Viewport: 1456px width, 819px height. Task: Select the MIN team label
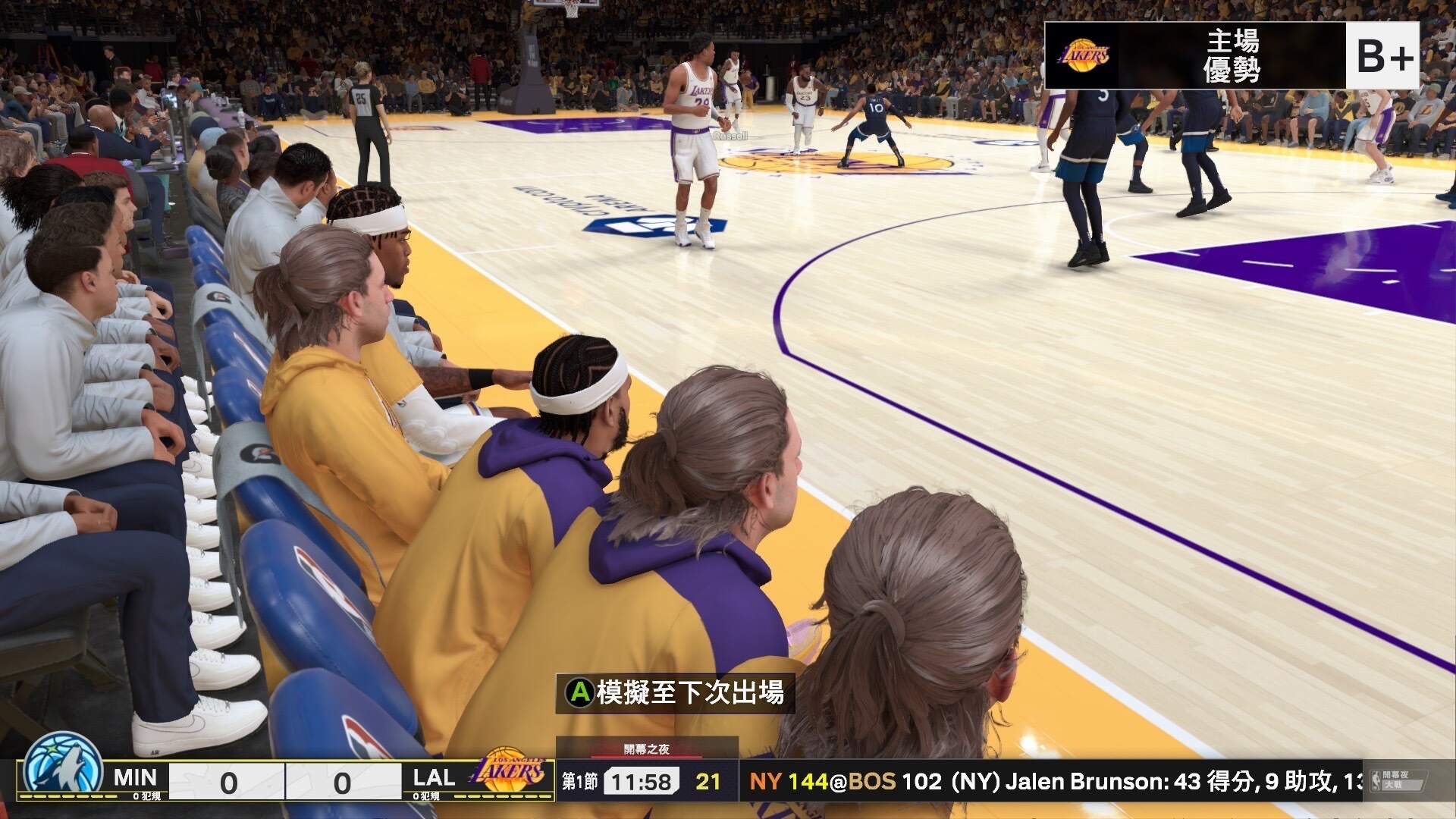[135, 779]
